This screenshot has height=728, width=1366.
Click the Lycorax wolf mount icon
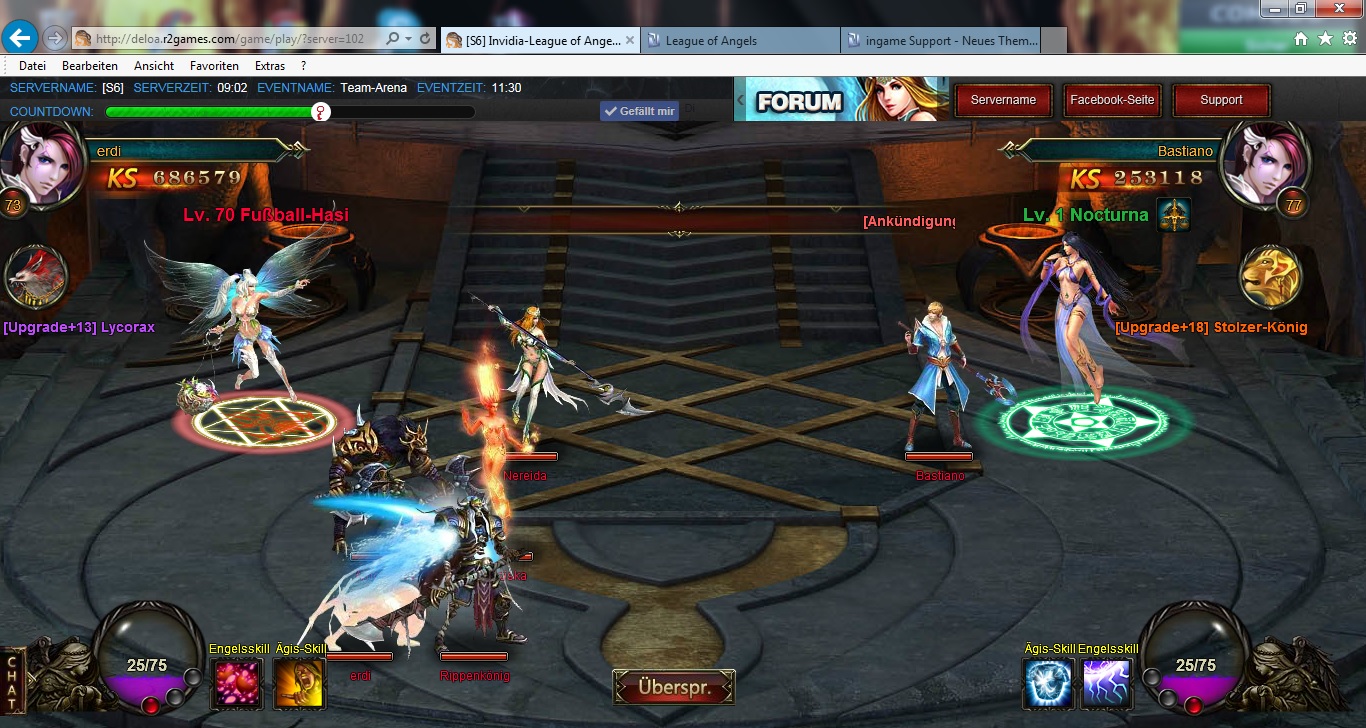(x=36, y=277)
